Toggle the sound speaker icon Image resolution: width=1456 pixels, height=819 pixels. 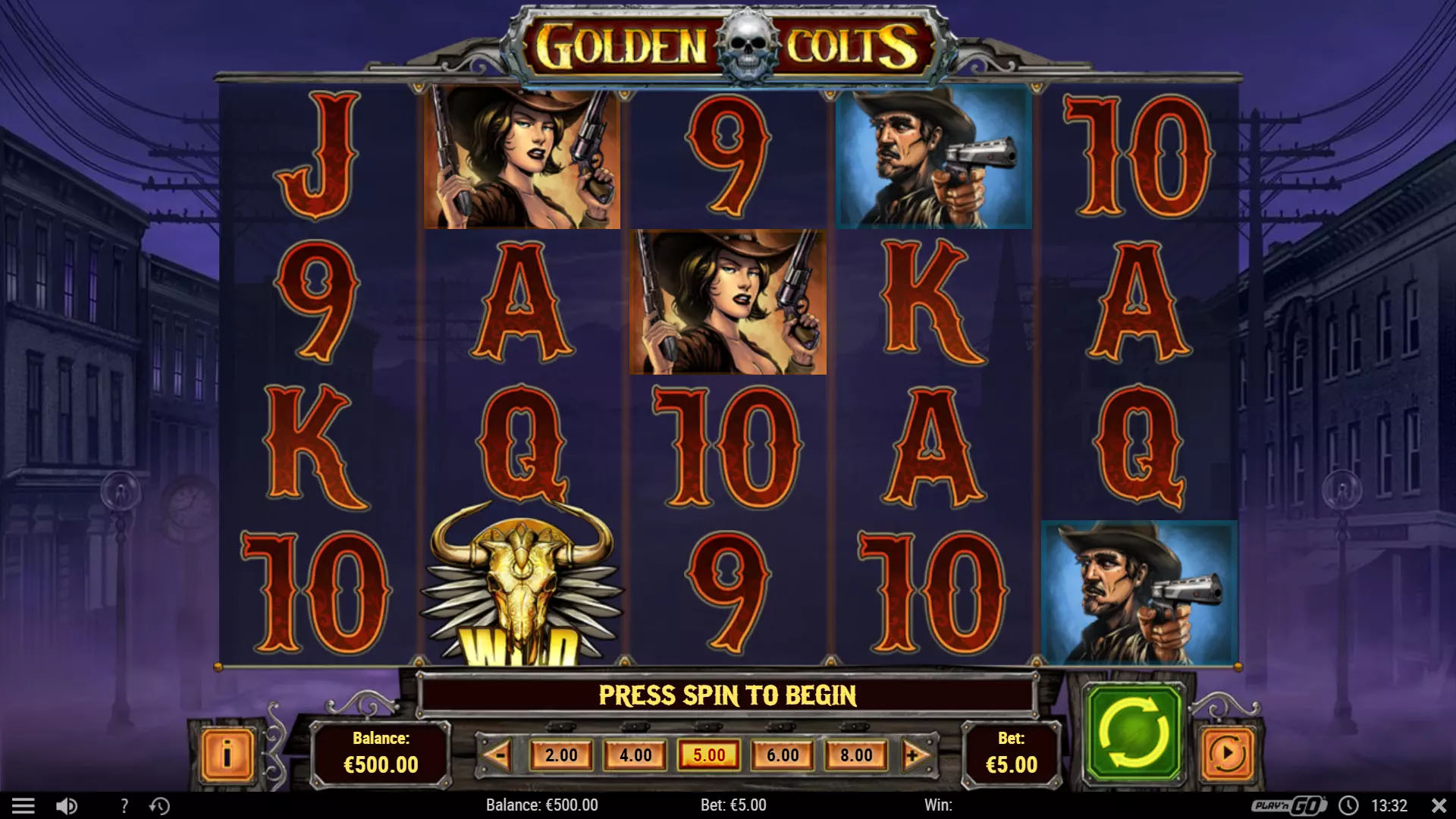point(67,805)
